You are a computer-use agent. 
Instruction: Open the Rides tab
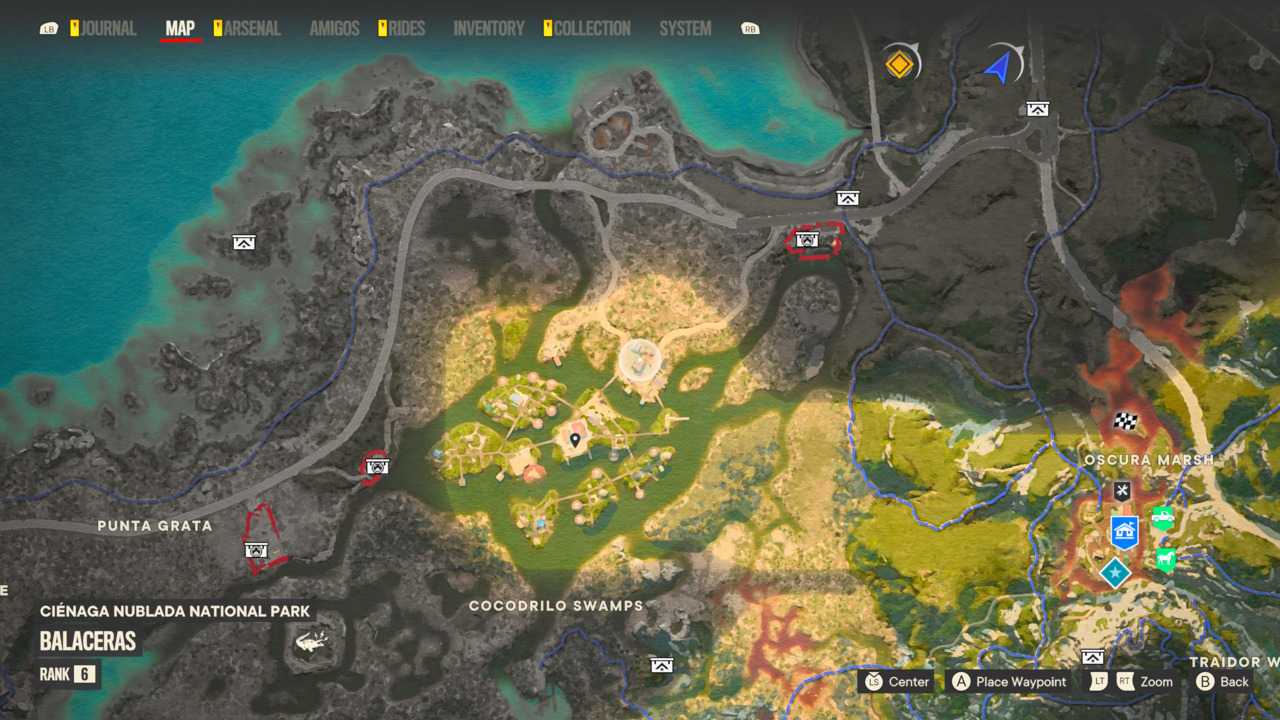[406, 29]
